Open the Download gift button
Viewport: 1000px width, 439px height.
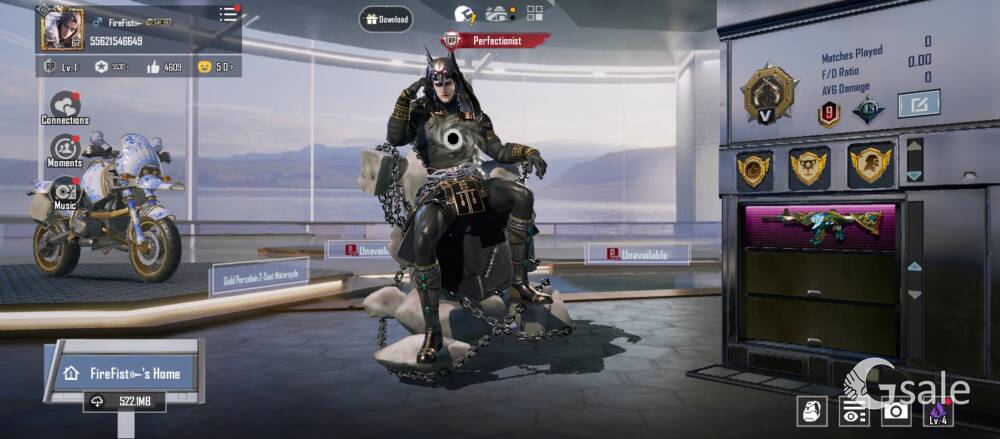386,19
